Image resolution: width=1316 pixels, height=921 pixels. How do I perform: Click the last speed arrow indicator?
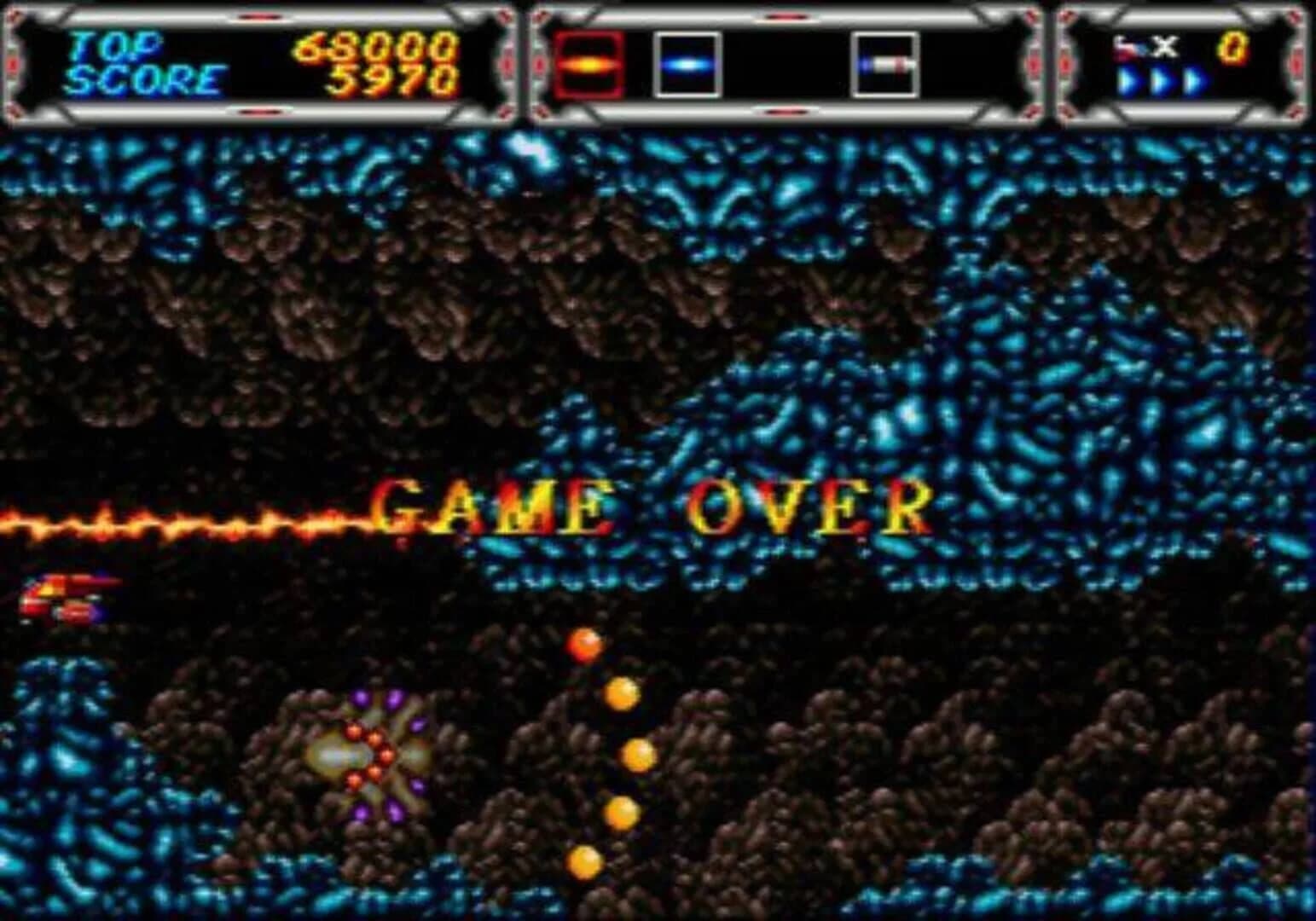pyautogui.click(x=1195, y=80)
